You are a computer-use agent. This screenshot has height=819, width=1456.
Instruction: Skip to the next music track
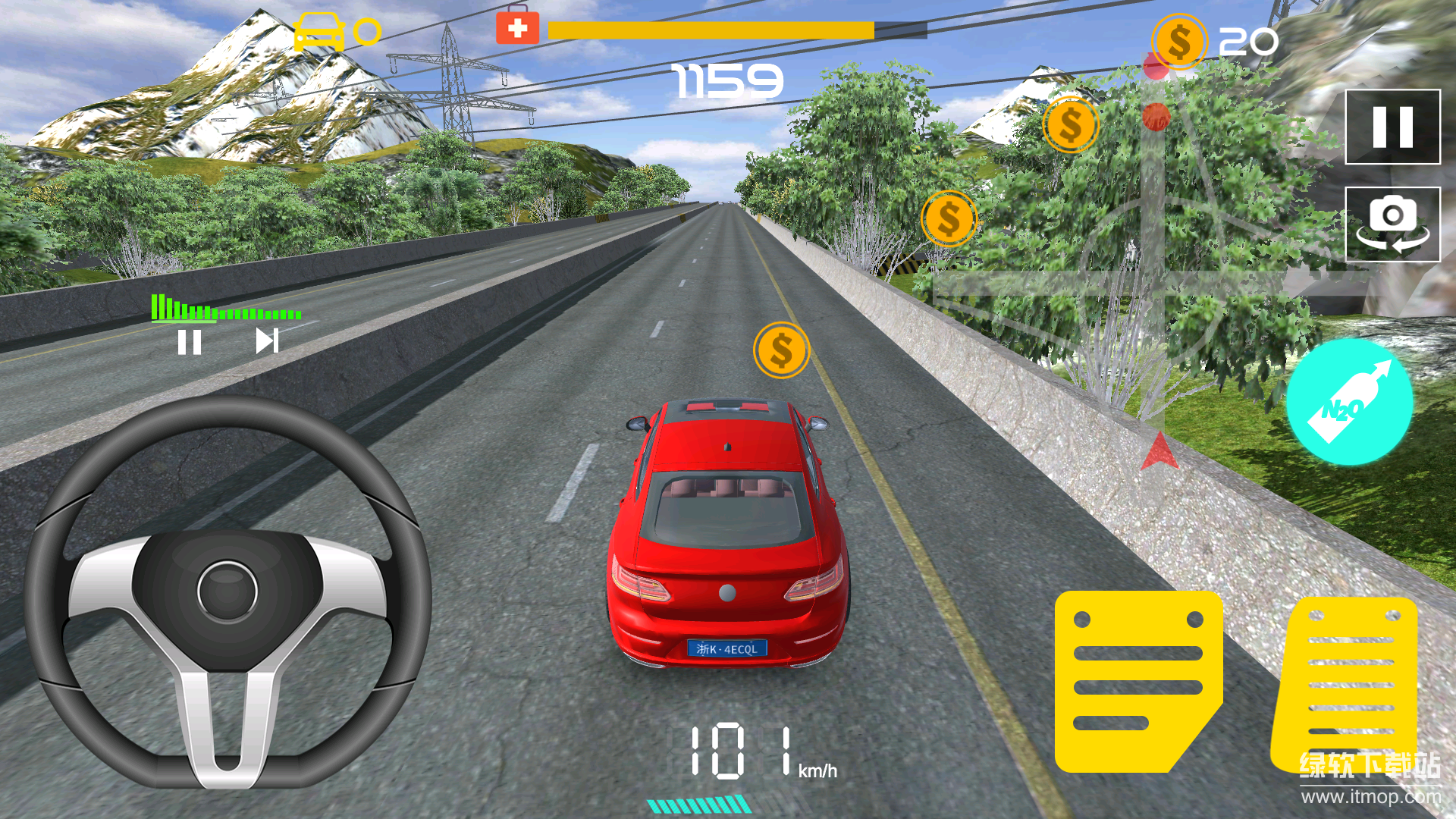[266, 341]
